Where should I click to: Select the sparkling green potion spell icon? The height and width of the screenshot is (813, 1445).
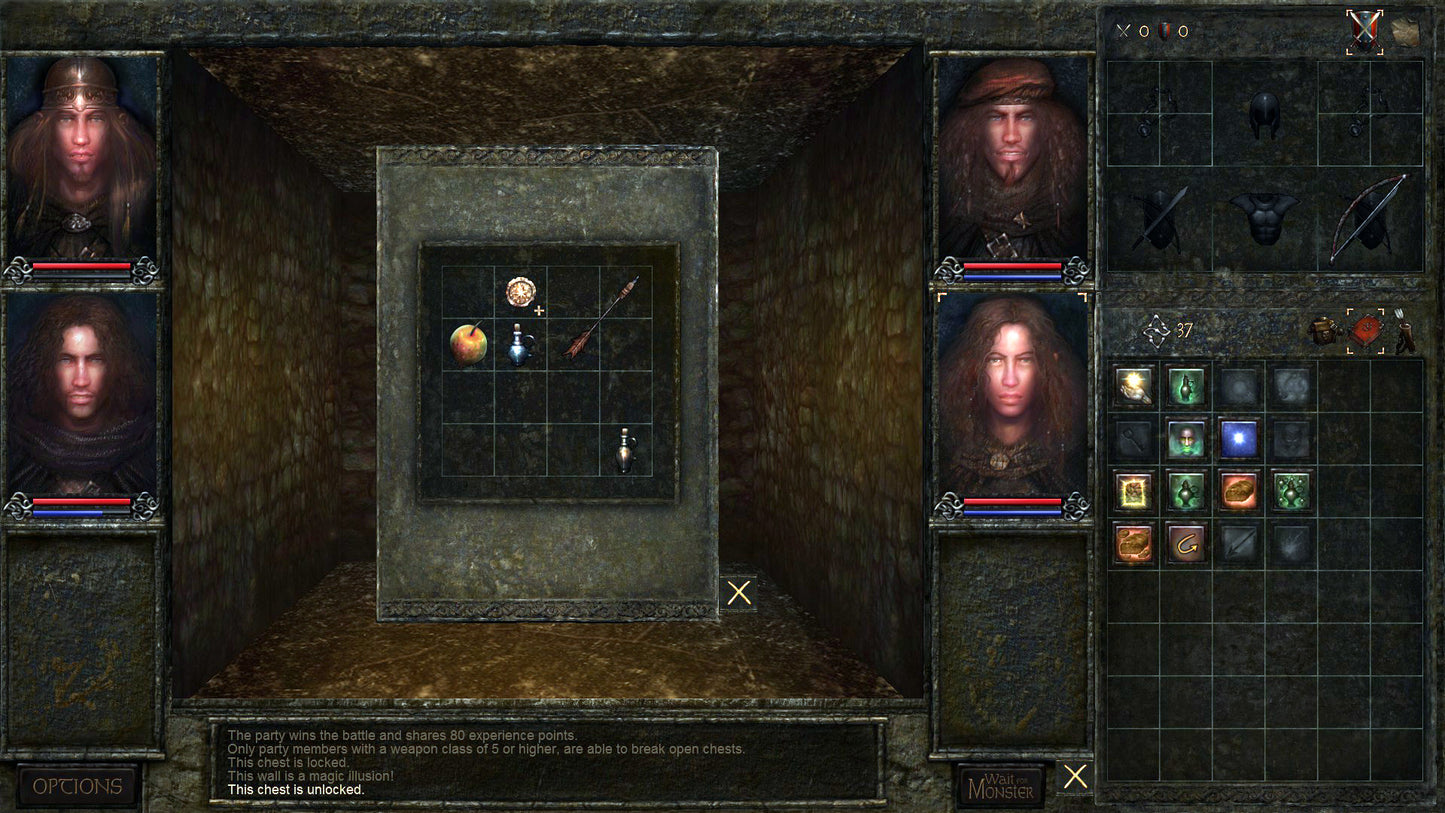(1291, 492)
